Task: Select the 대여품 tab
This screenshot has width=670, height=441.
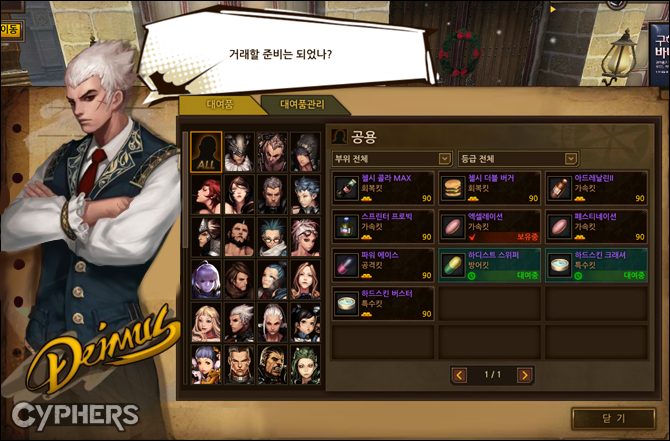Action: point(219,105)
